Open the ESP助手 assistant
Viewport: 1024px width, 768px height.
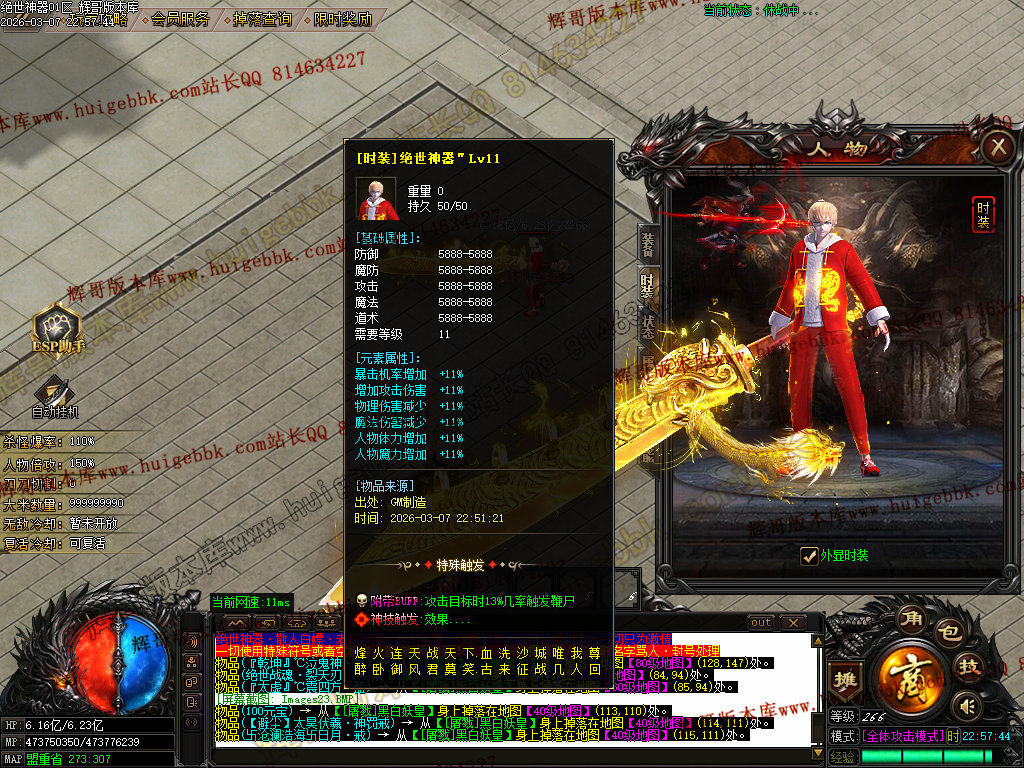click(x=58, y=328)
